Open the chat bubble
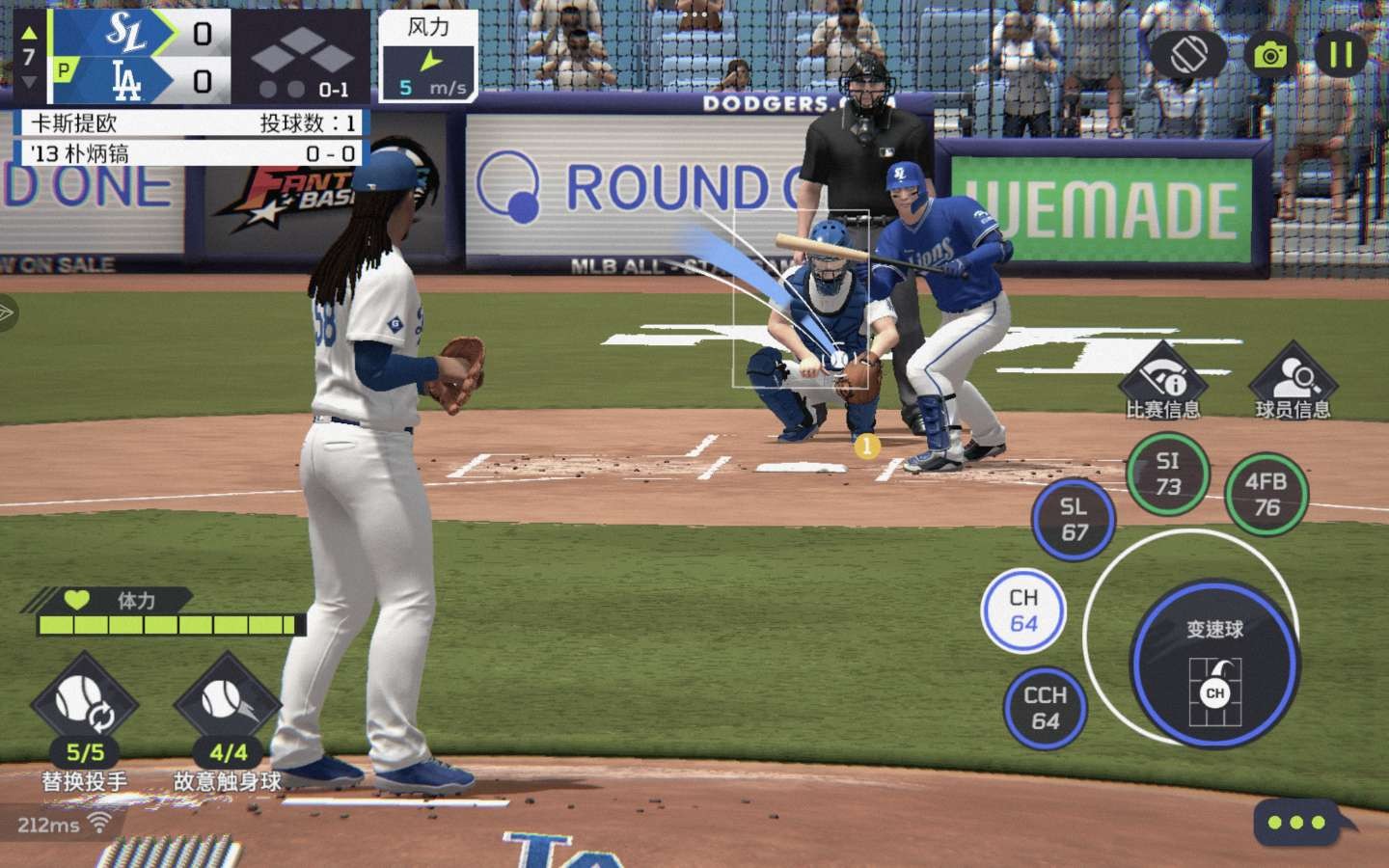 tap(1295, 823)
